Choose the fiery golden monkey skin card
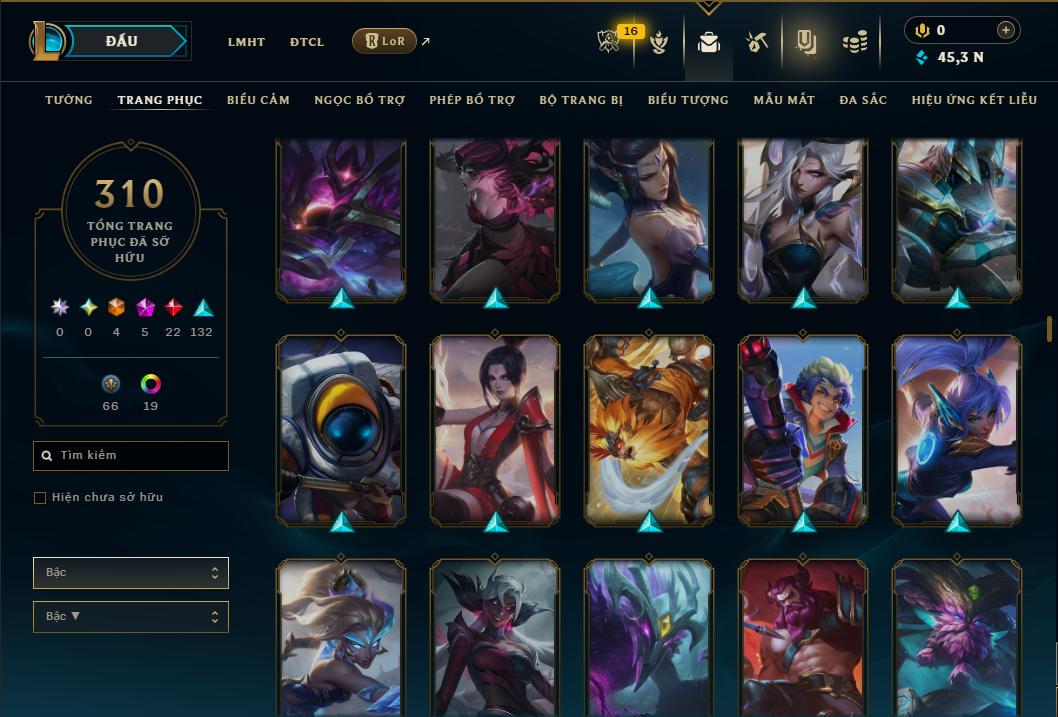Screen dimensions: 1058x717 [x=649, y=430]
